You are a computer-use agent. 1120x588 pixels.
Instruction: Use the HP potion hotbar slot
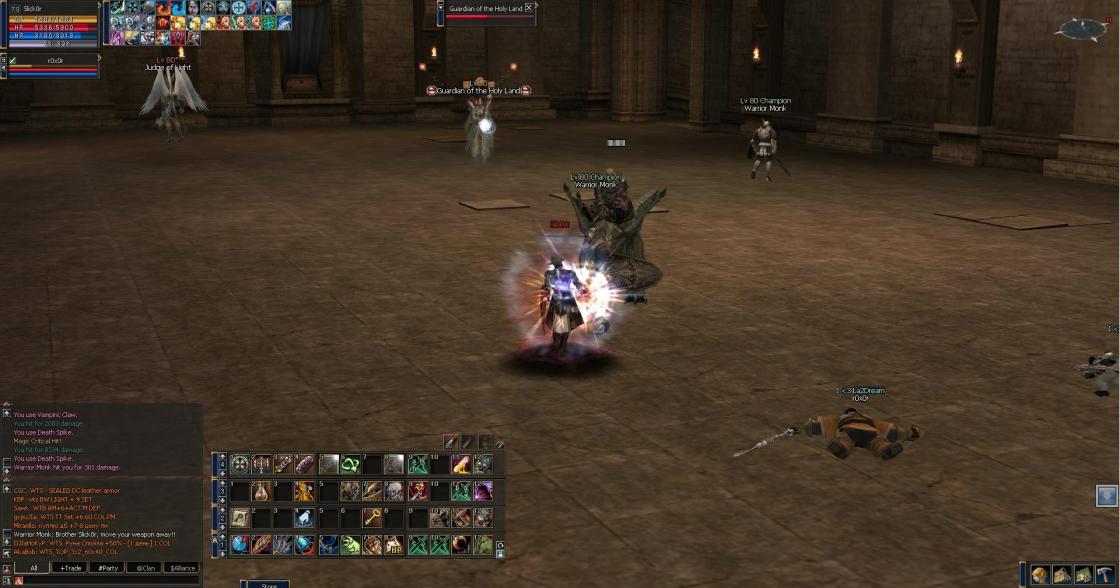pos(394,544)
